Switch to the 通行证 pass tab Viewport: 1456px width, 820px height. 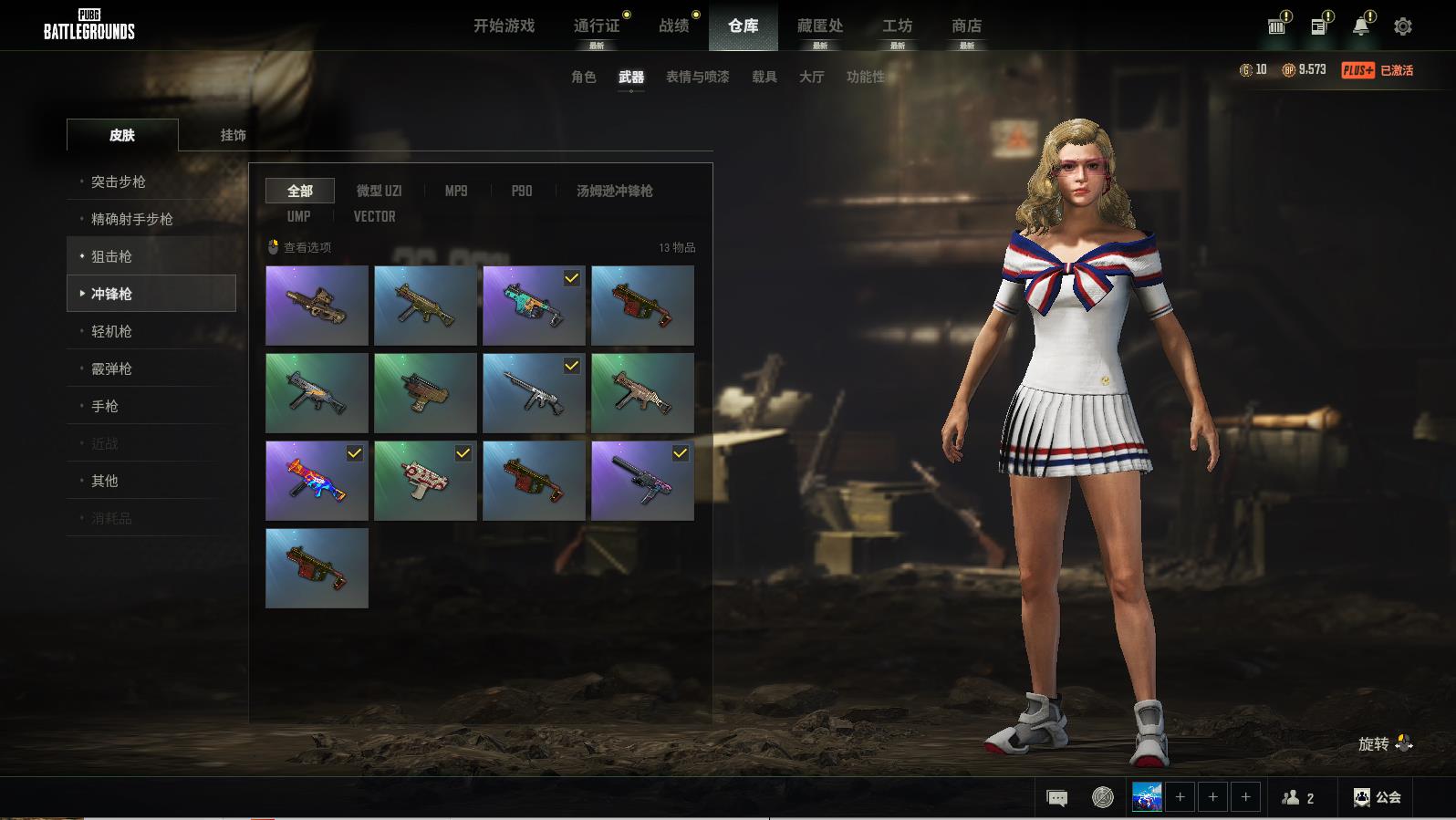(597, 26)
